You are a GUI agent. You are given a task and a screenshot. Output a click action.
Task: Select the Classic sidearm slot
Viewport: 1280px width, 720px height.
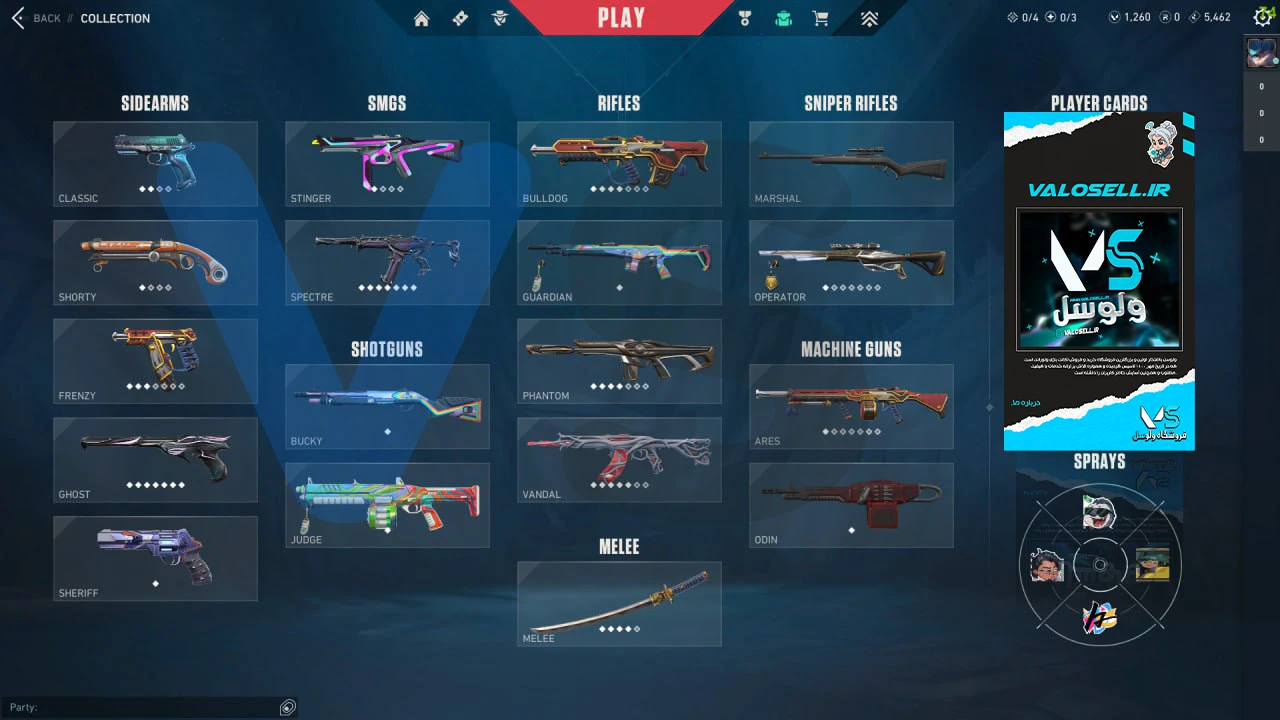155,164
